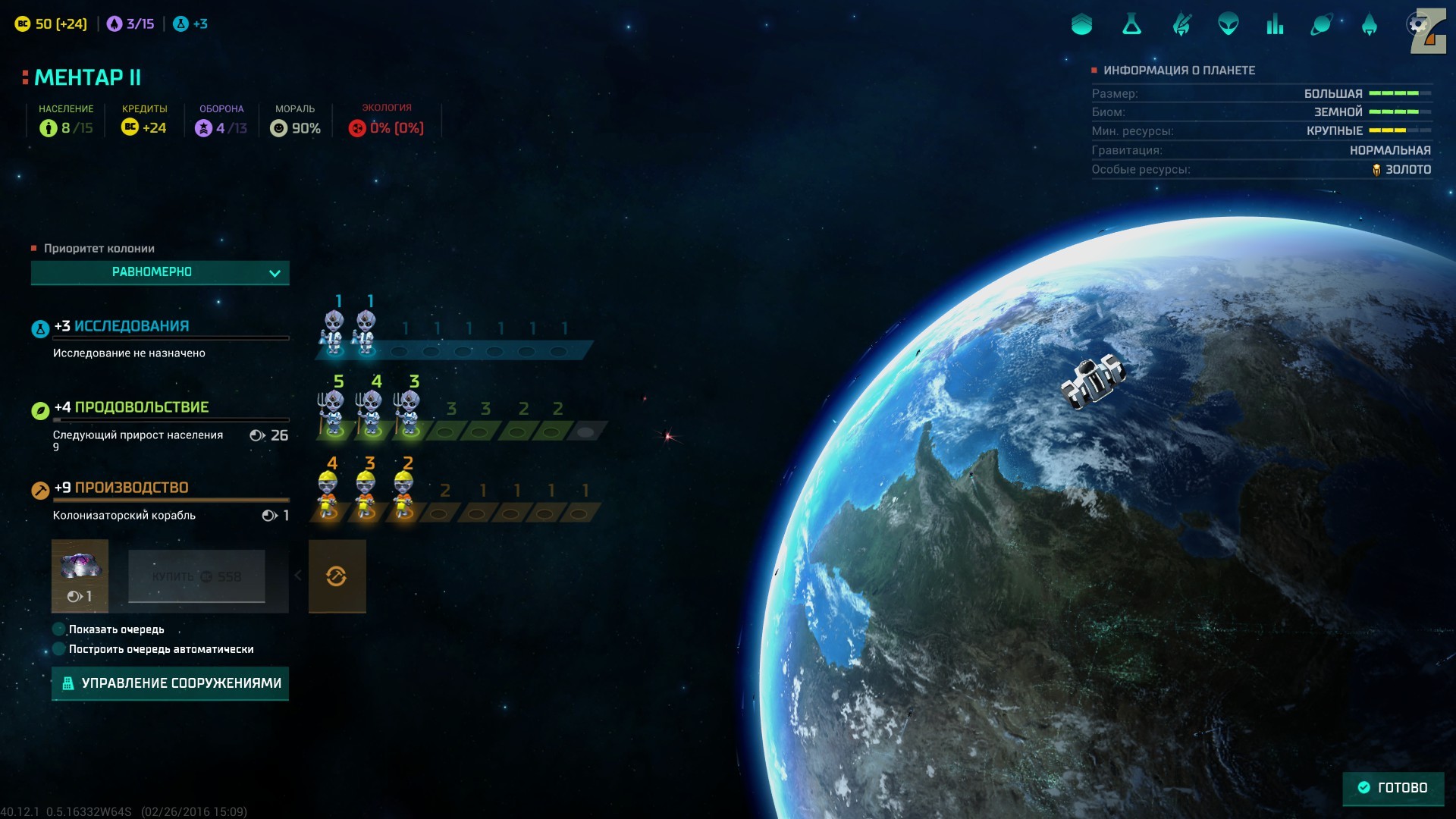
Task: Buy current production with КУПИТЬ 558
Action: tap(196, 576)
